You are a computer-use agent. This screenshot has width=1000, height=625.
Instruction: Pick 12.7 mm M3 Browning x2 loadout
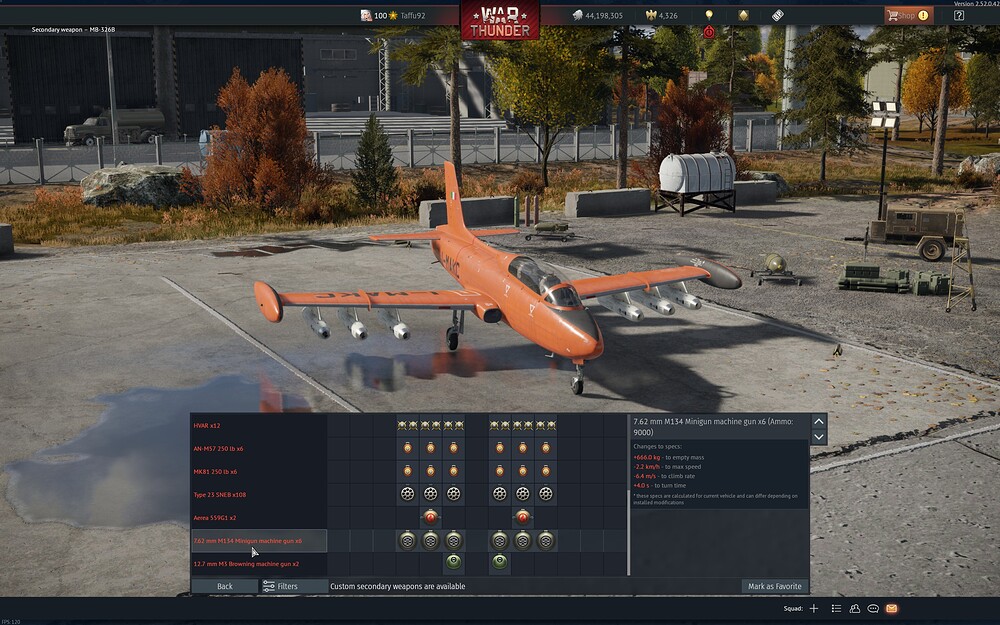(x=245, y=564)
